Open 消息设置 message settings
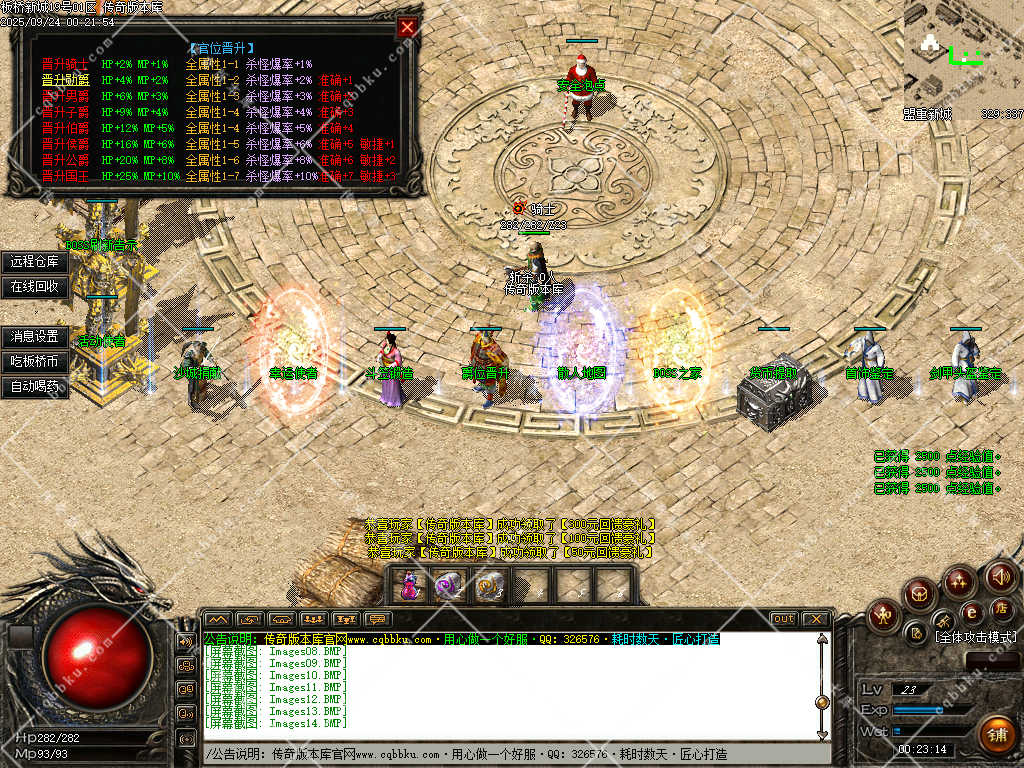The height and width of the screenshot is (768, 1024). (35, 337)
